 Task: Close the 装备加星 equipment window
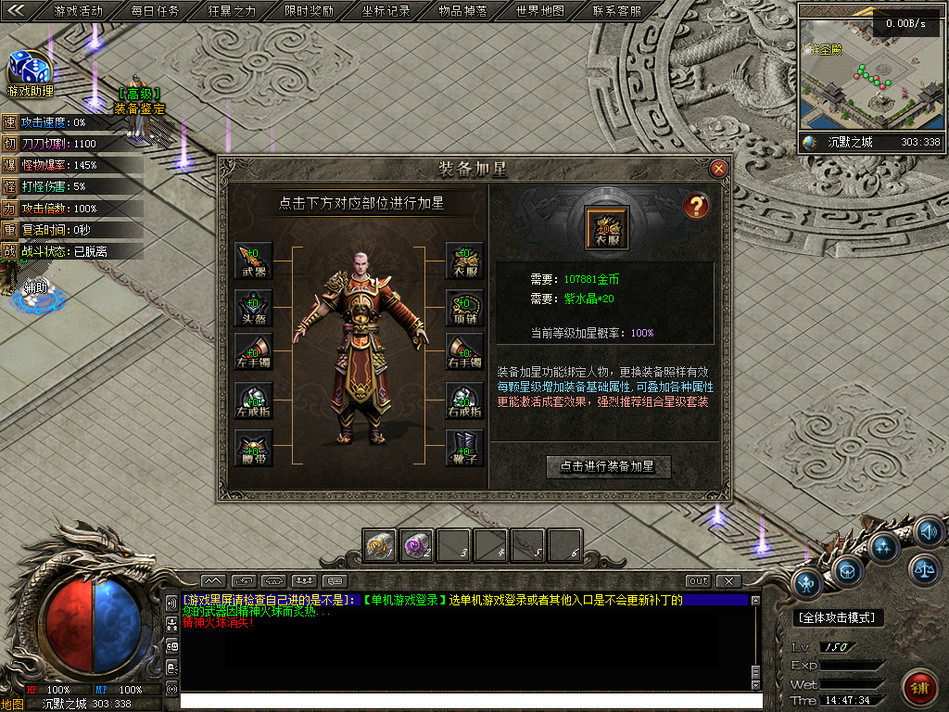[718, 169]
